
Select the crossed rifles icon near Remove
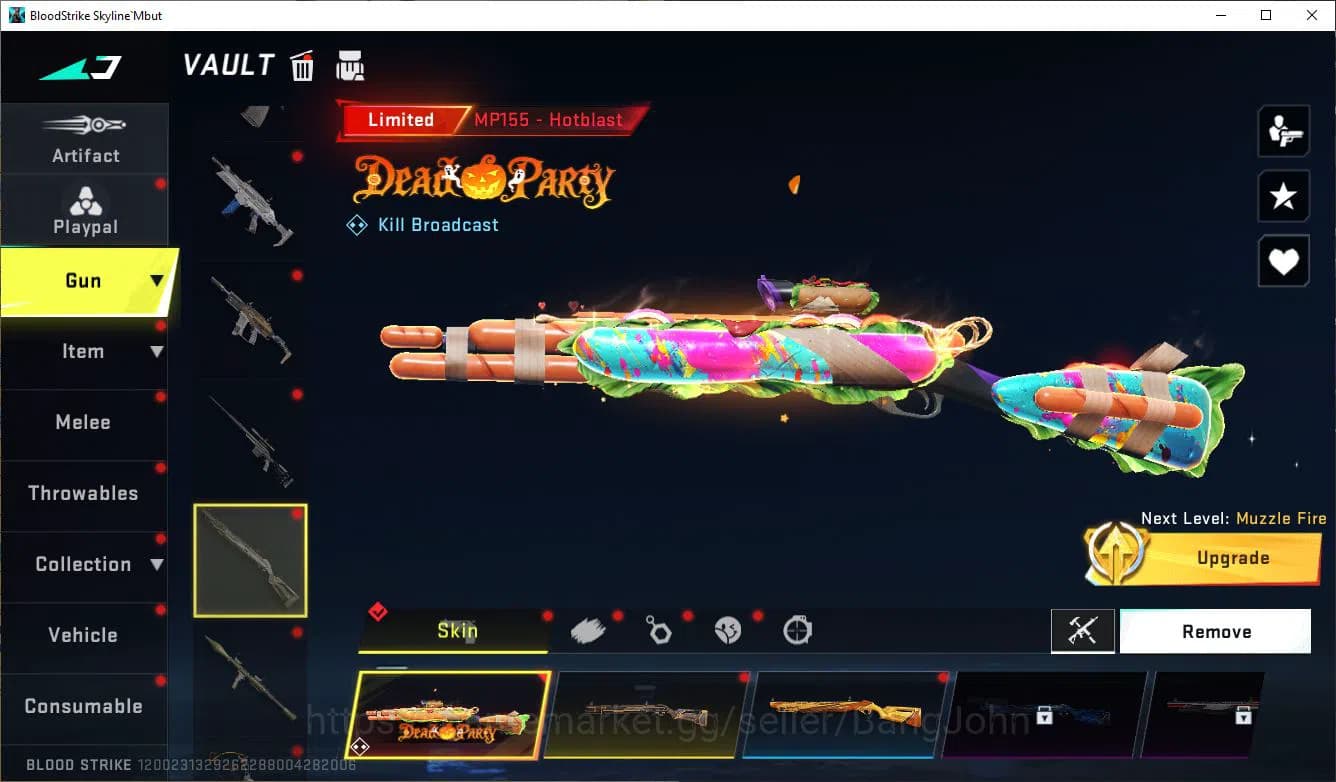(1082, 631)
